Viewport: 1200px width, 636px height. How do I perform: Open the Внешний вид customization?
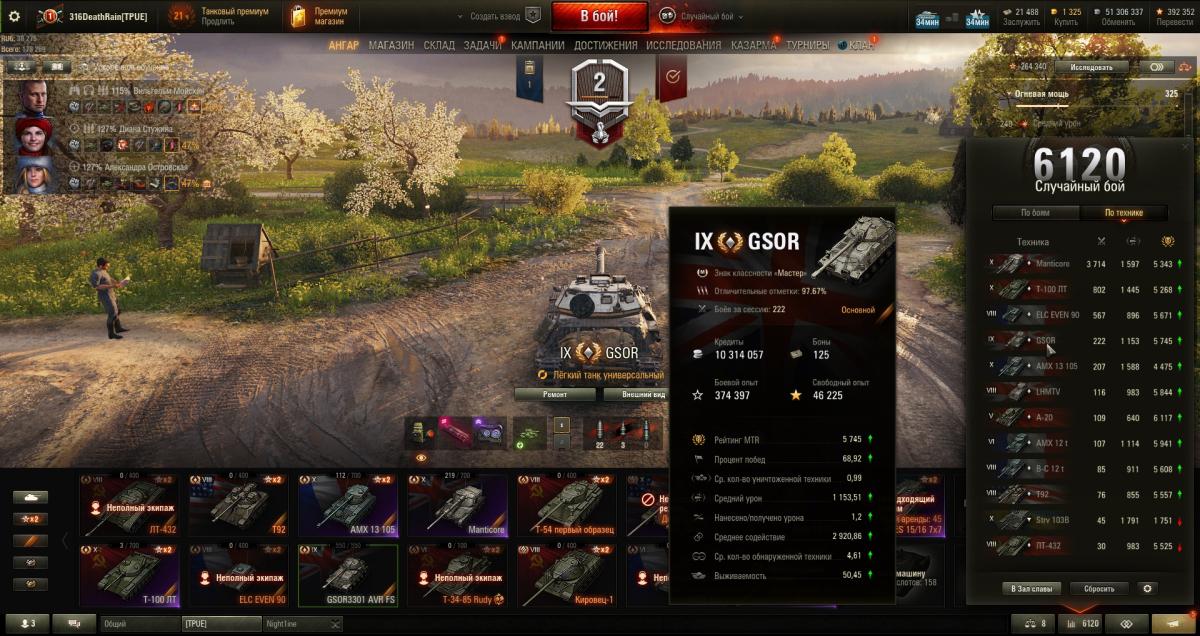(643, 394)
